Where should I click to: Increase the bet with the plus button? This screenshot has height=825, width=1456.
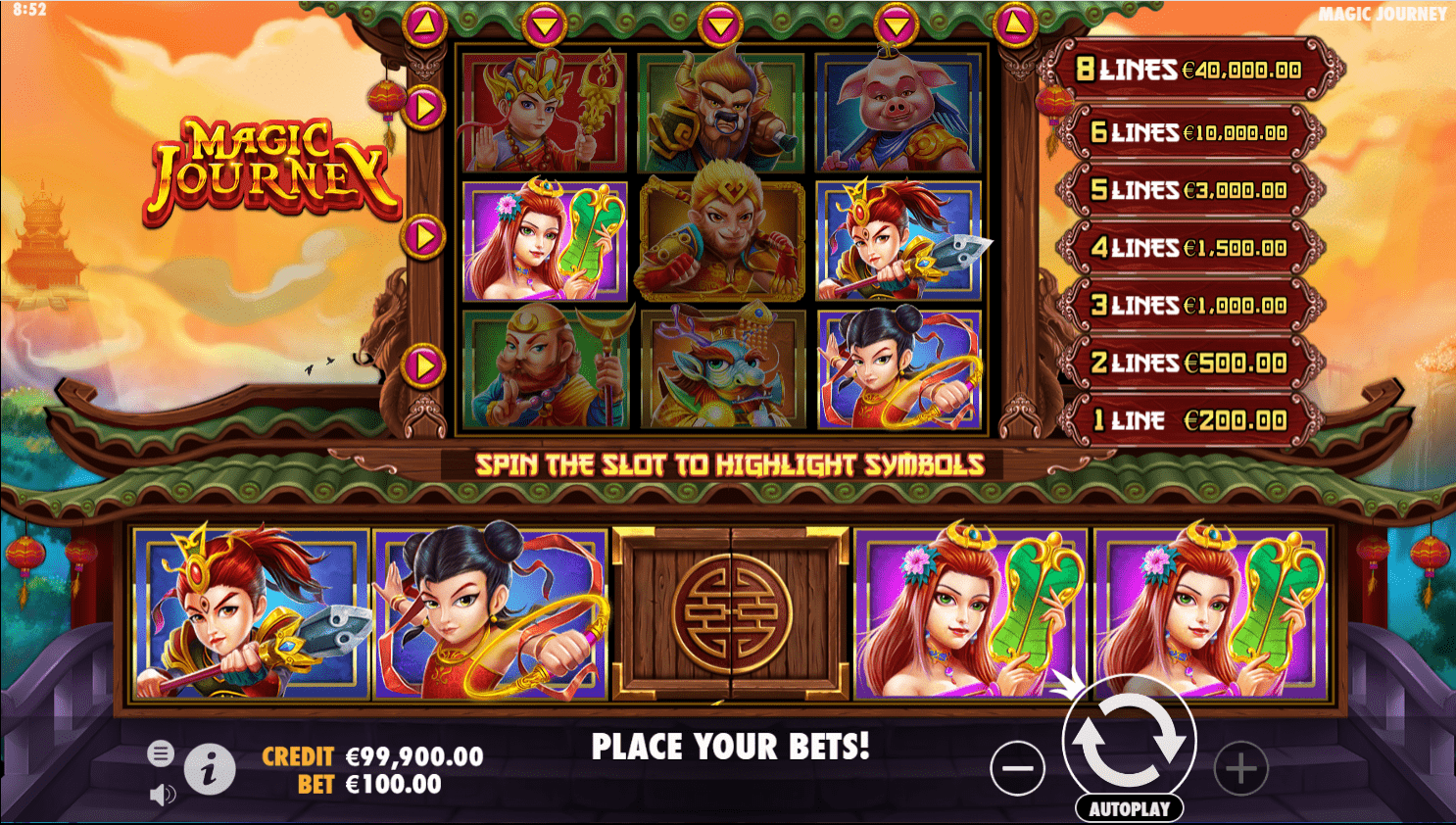(1239, 768)
